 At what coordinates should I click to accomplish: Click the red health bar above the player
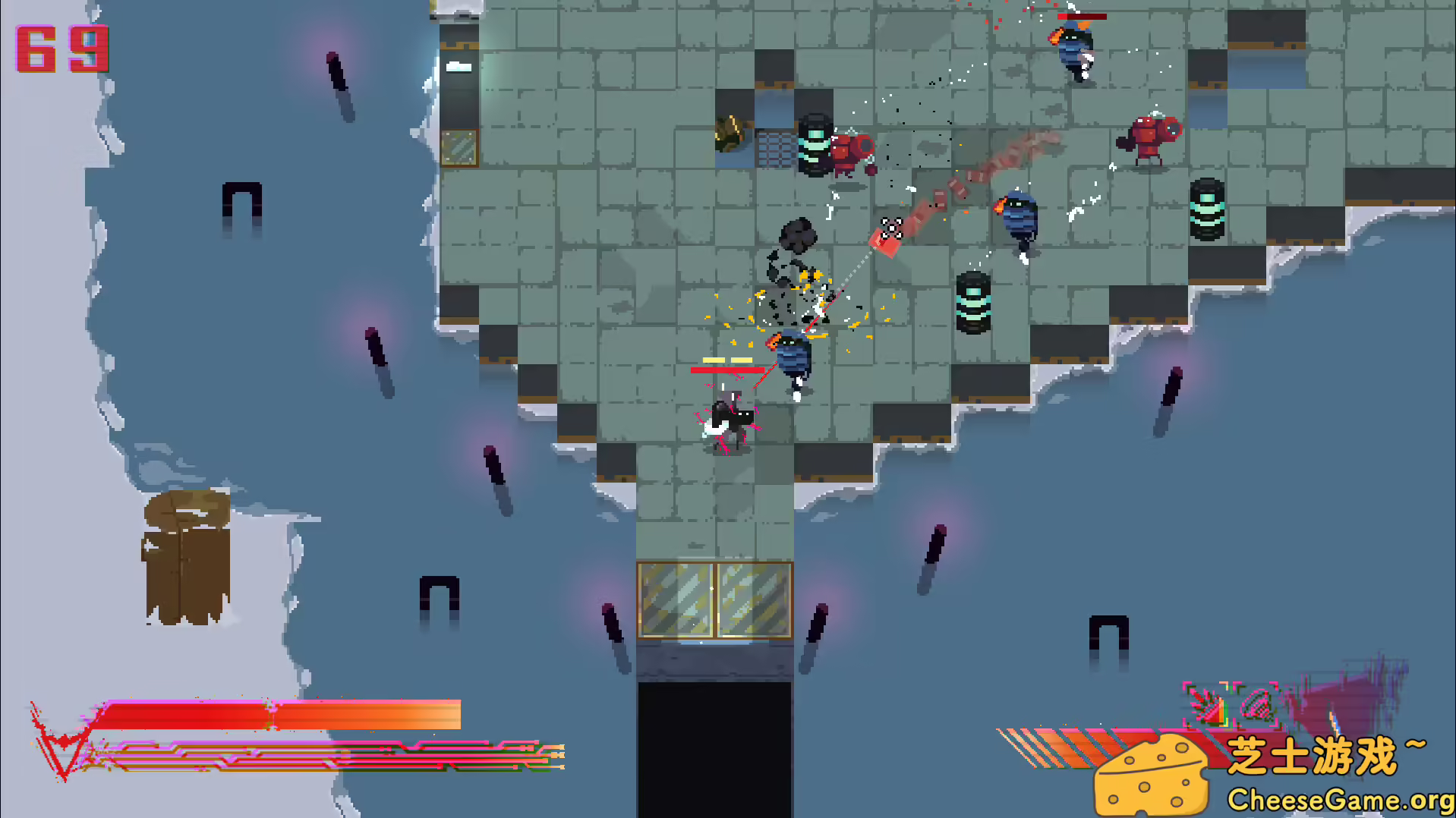(x=729, y=372)
